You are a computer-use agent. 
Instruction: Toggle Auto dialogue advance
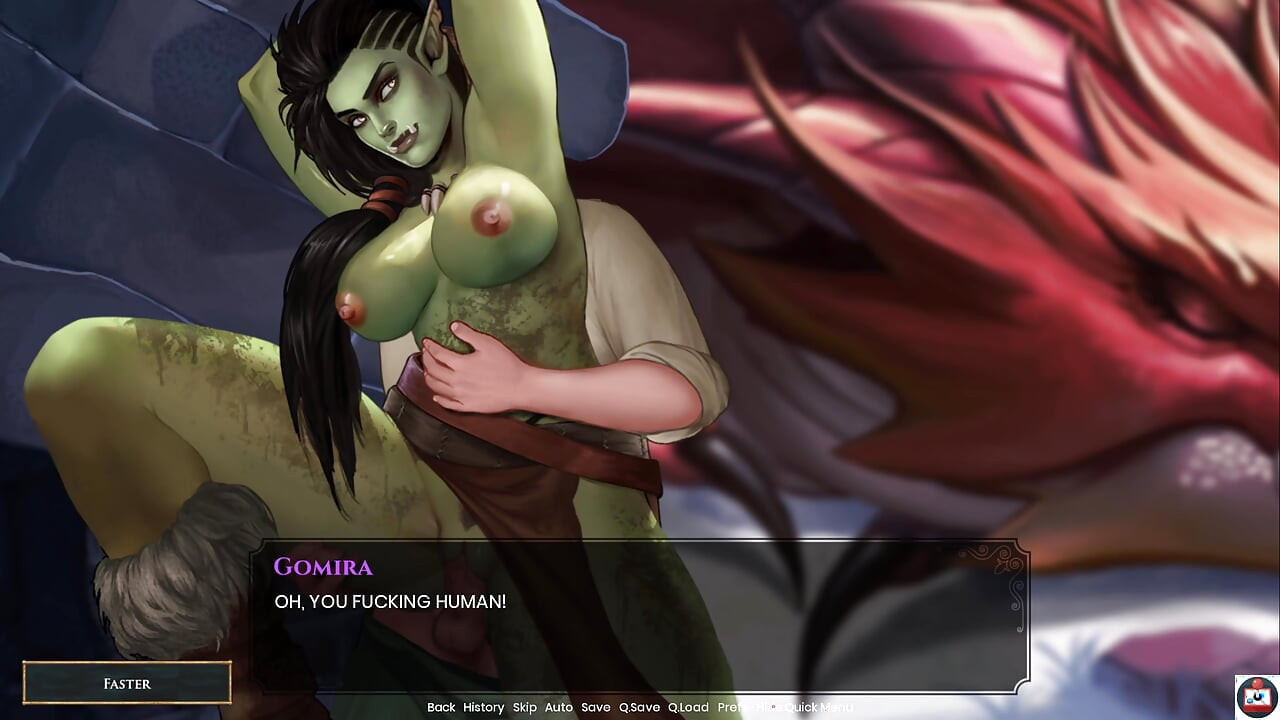pos(558,707)
